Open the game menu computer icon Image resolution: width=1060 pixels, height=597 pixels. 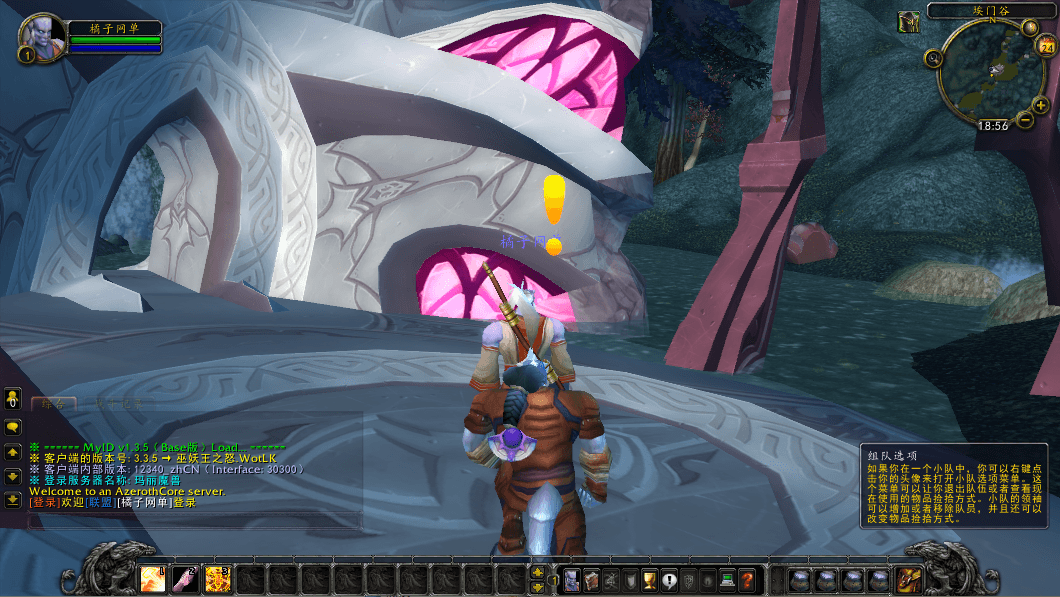(x=727, y=580)
